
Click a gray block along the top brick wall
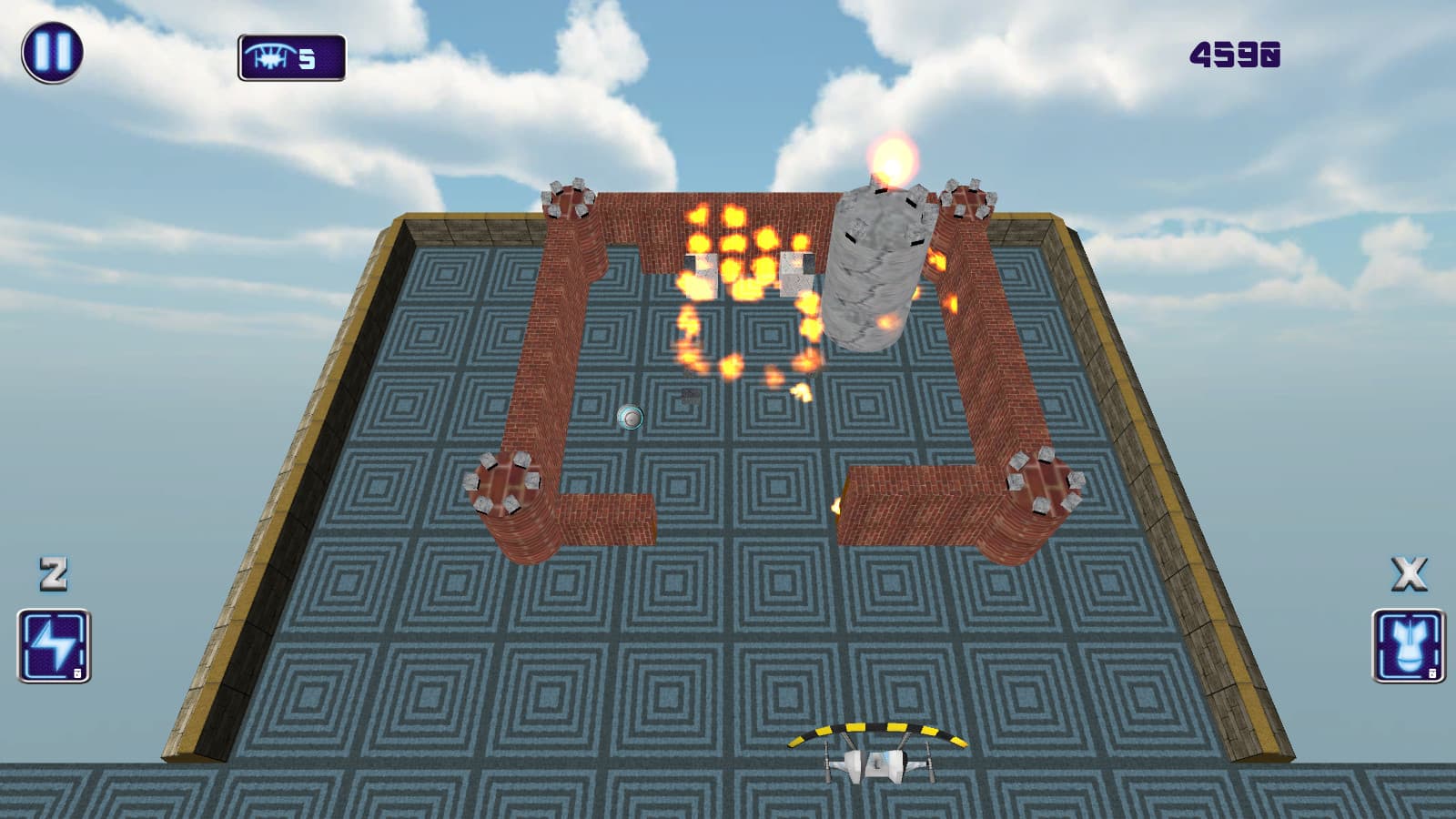point(701,271)
